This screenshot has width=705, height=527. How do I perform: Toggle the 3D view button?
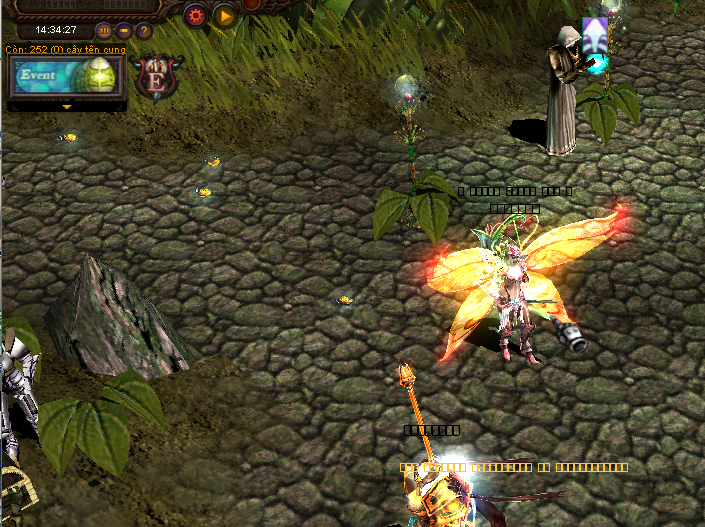(x=104, y=30)
